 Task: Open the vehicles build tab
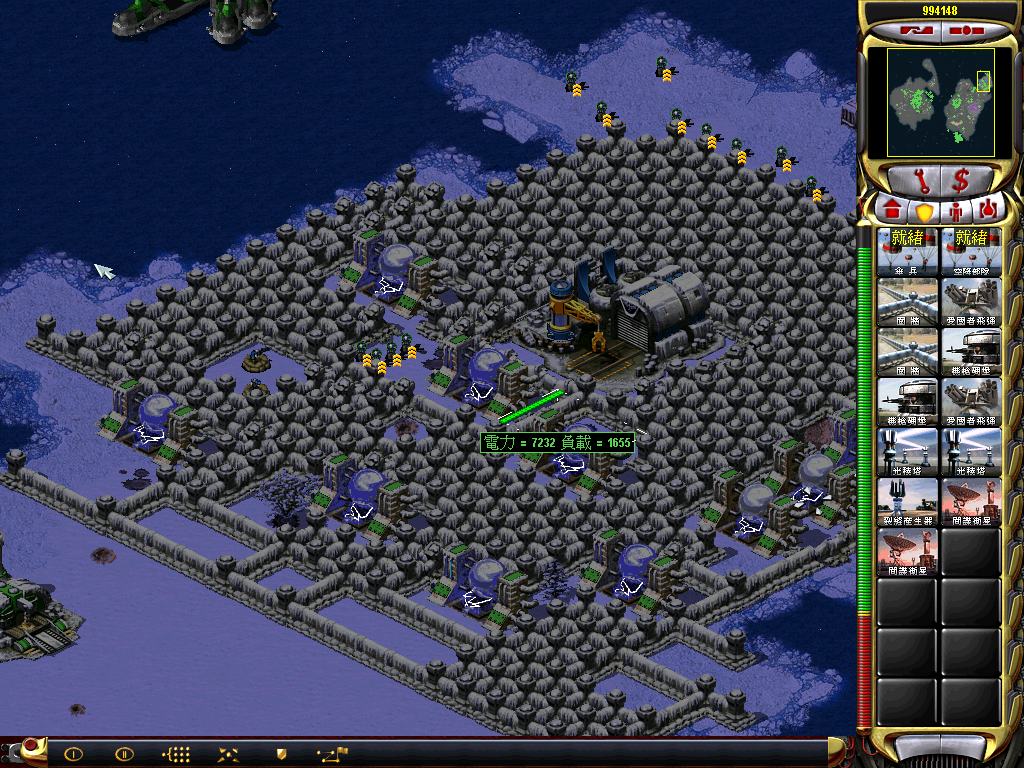[988, 211]
